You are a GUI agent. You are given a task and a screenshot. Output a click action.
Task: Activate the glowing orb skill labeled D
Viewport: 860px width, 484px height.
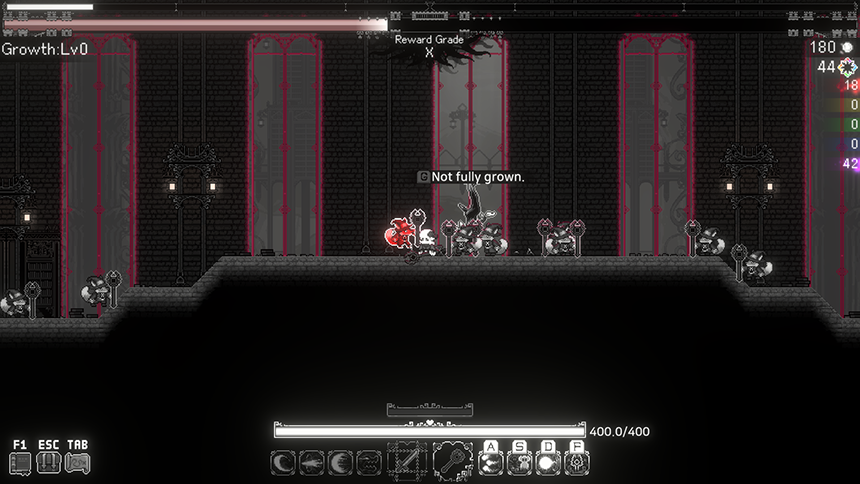(x=548, y=463)
